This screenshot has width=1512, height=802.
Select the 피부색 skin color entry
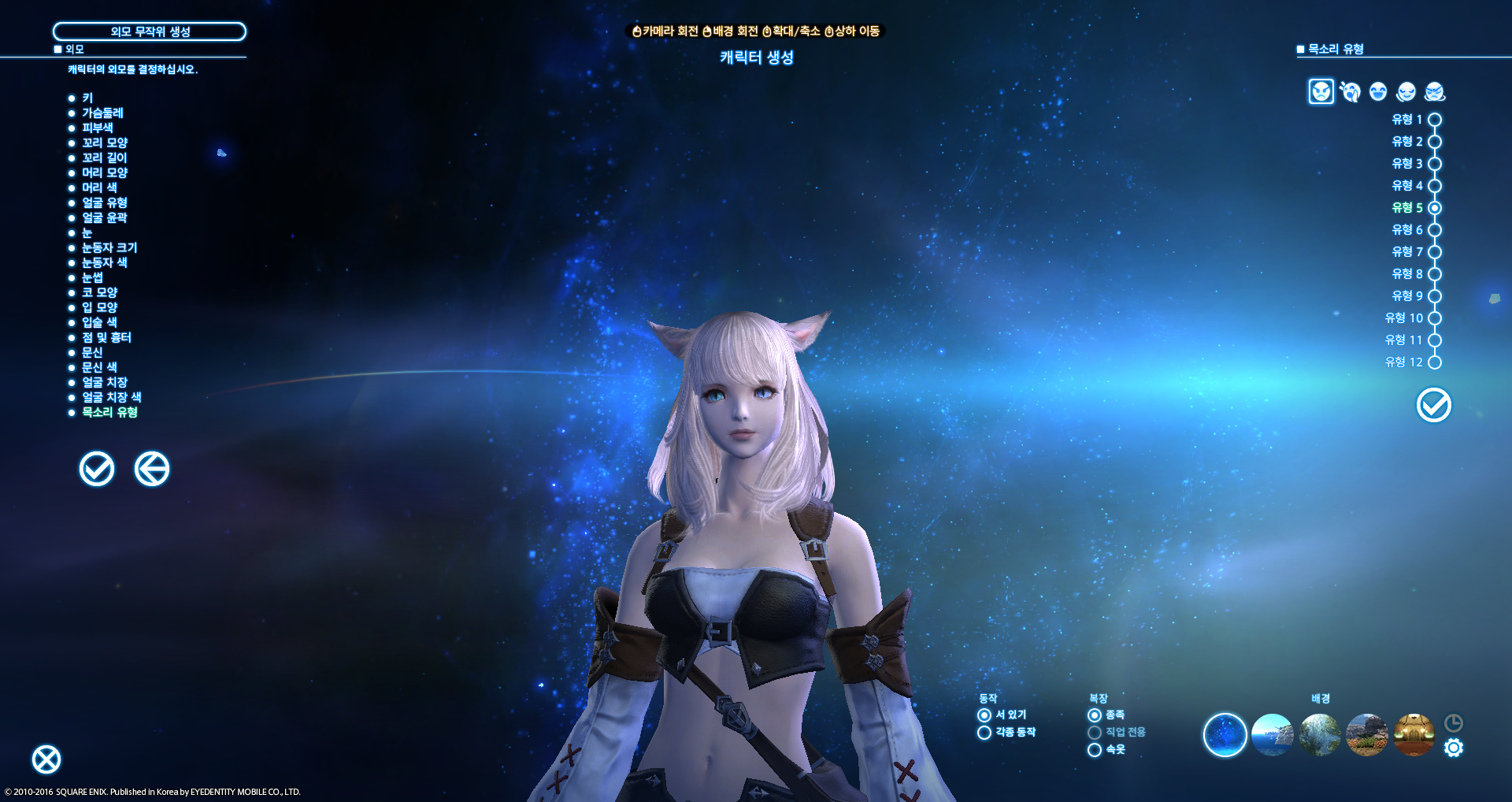pos(98,128)
